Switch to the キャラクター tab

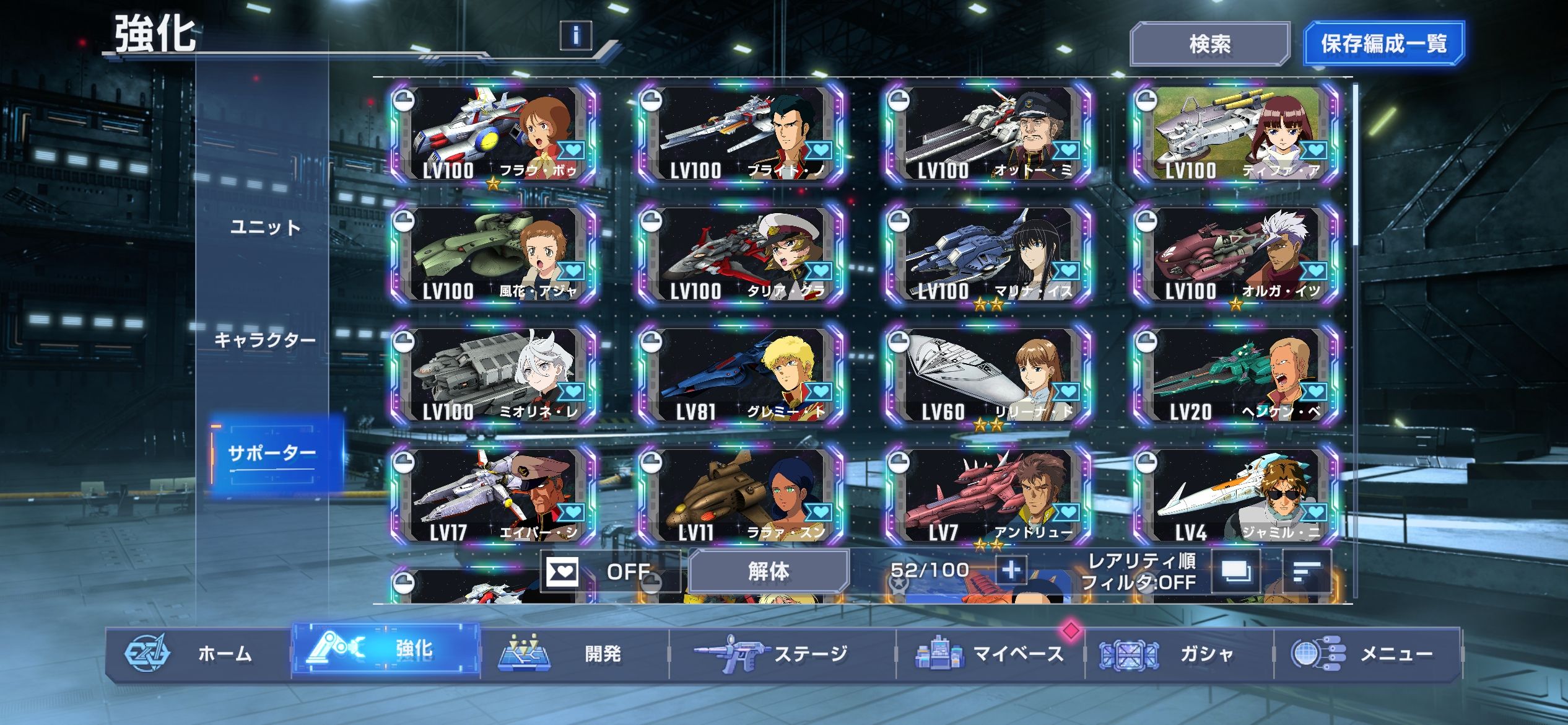click(x=265, y=340)
